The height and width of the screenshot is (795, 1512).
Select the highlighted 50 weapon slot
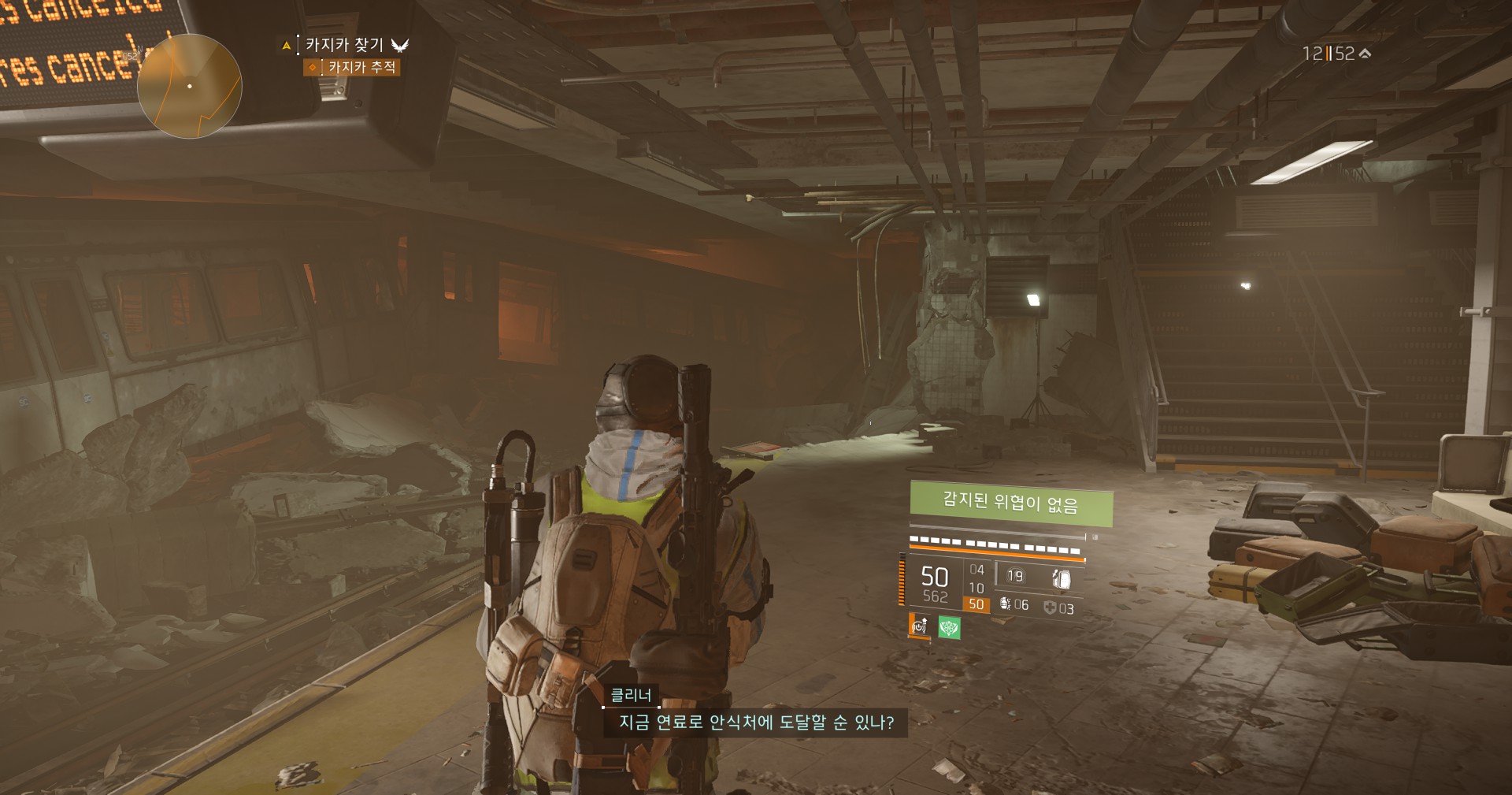point(976,604)
